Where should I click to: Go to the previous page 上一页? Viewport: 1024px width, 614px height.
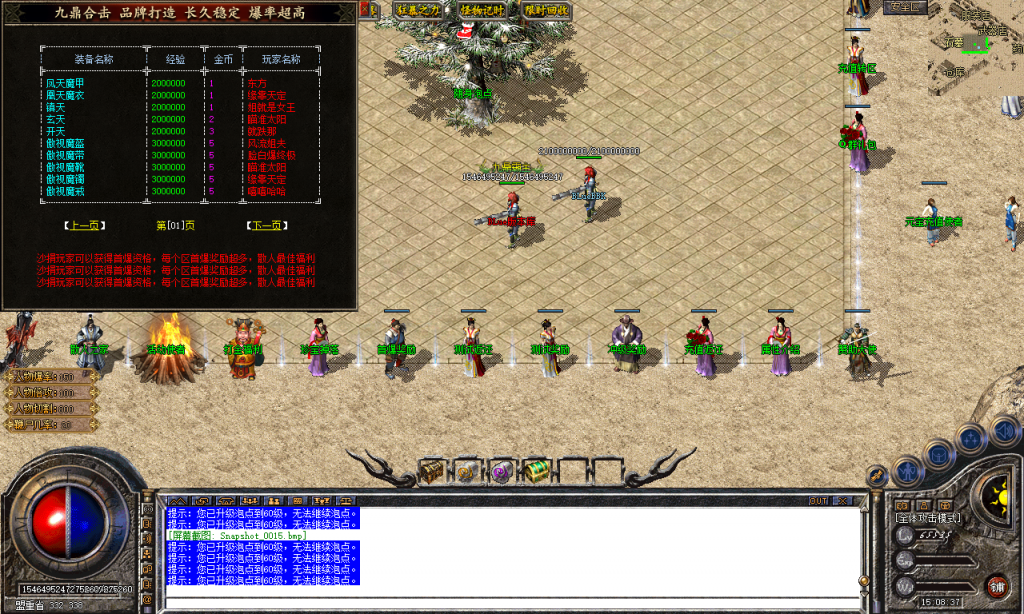(x=84, y=226)
